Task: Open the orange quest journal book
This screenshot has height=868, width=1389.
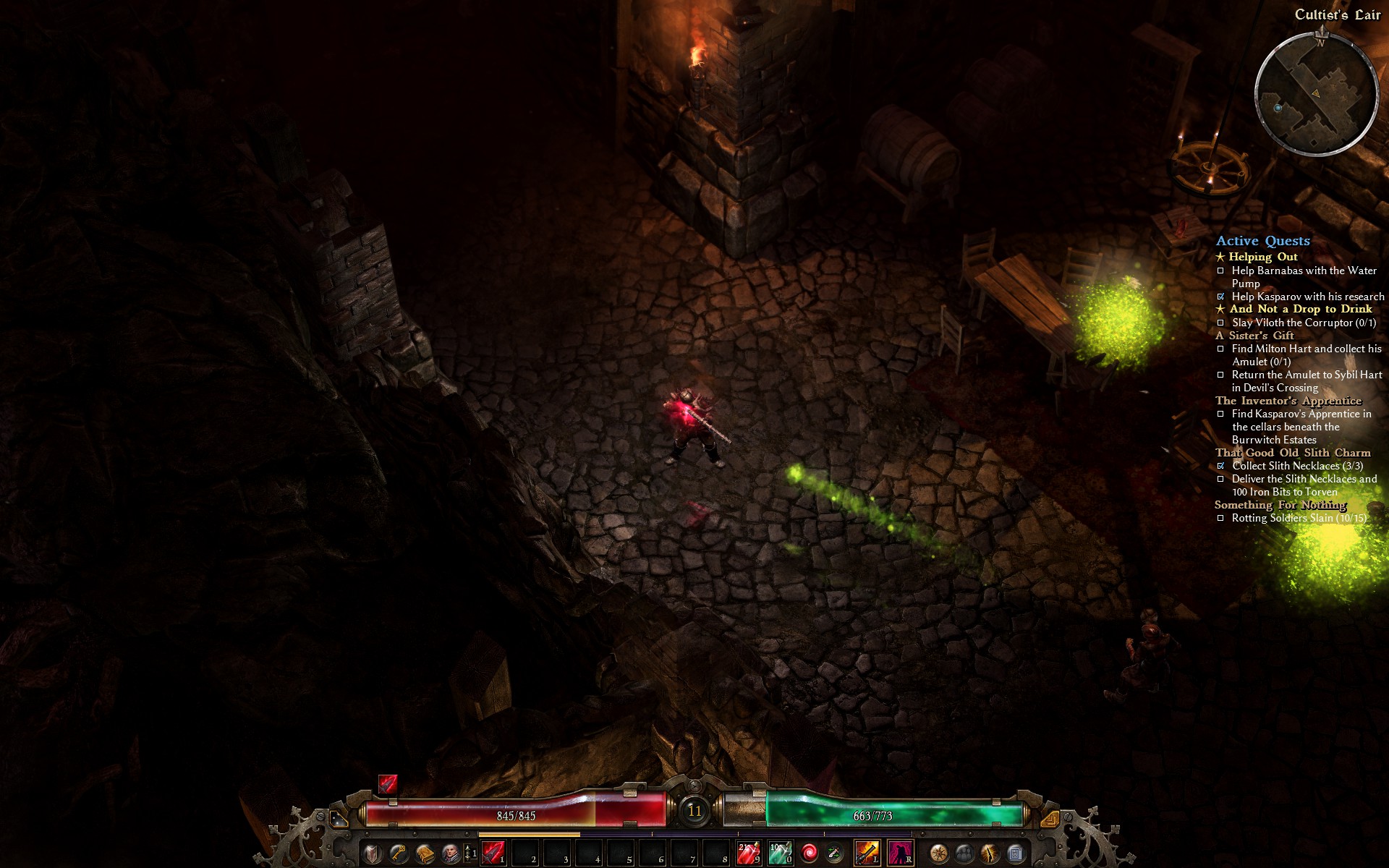Action: [425, 854]
